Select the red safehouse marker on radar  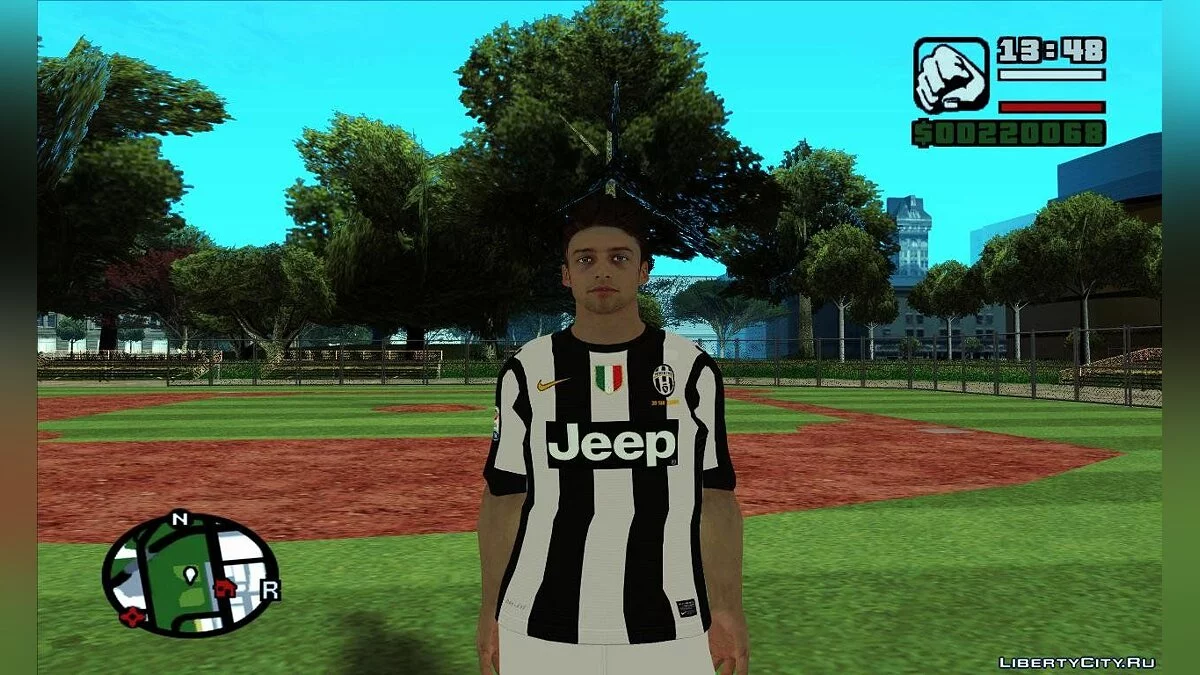226,588
